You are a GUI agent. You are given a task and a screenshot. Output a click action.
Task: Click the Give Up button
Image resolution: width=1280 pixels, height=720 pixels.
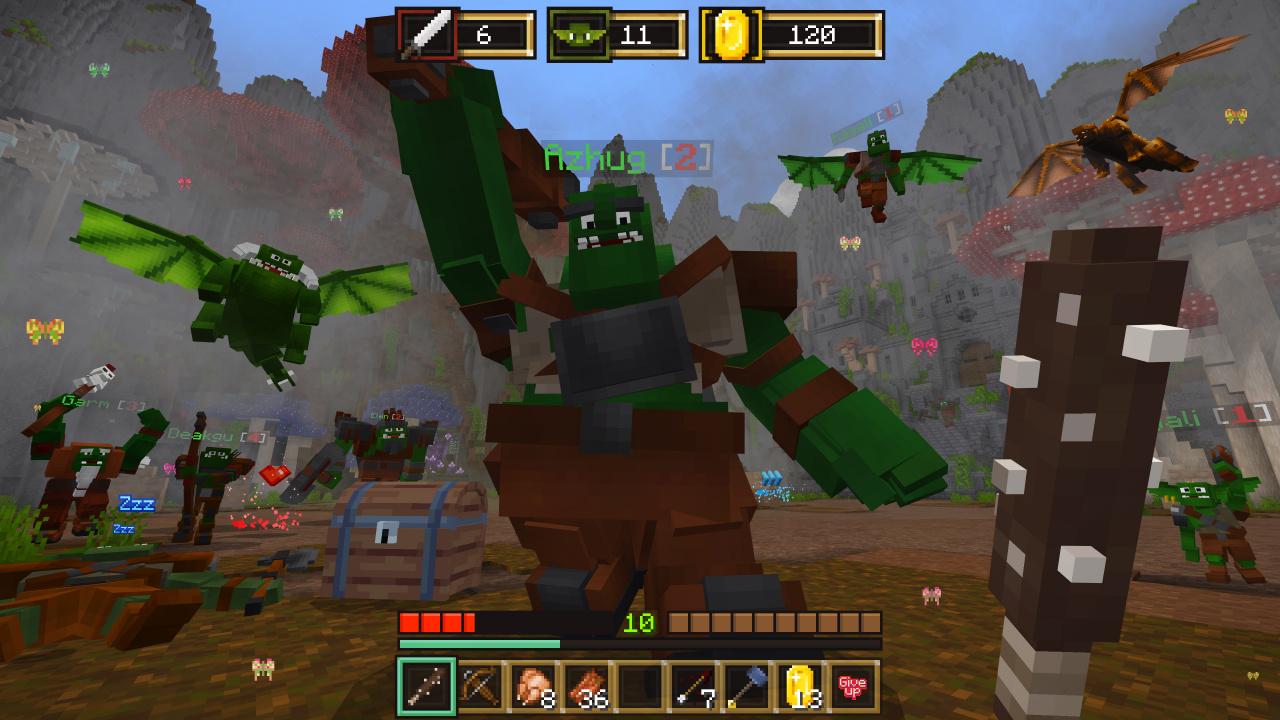[x=852, y=687]
